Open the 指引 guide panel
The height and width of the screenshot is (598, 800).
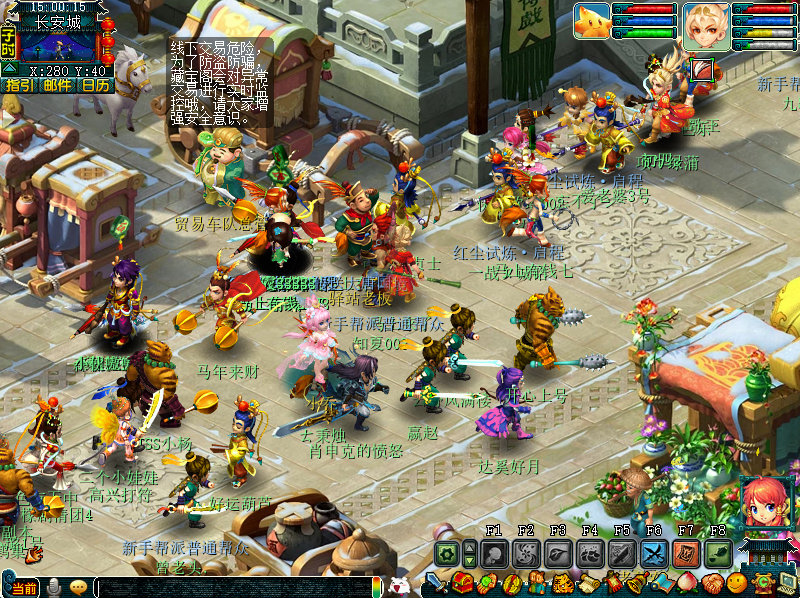[18, 86]
